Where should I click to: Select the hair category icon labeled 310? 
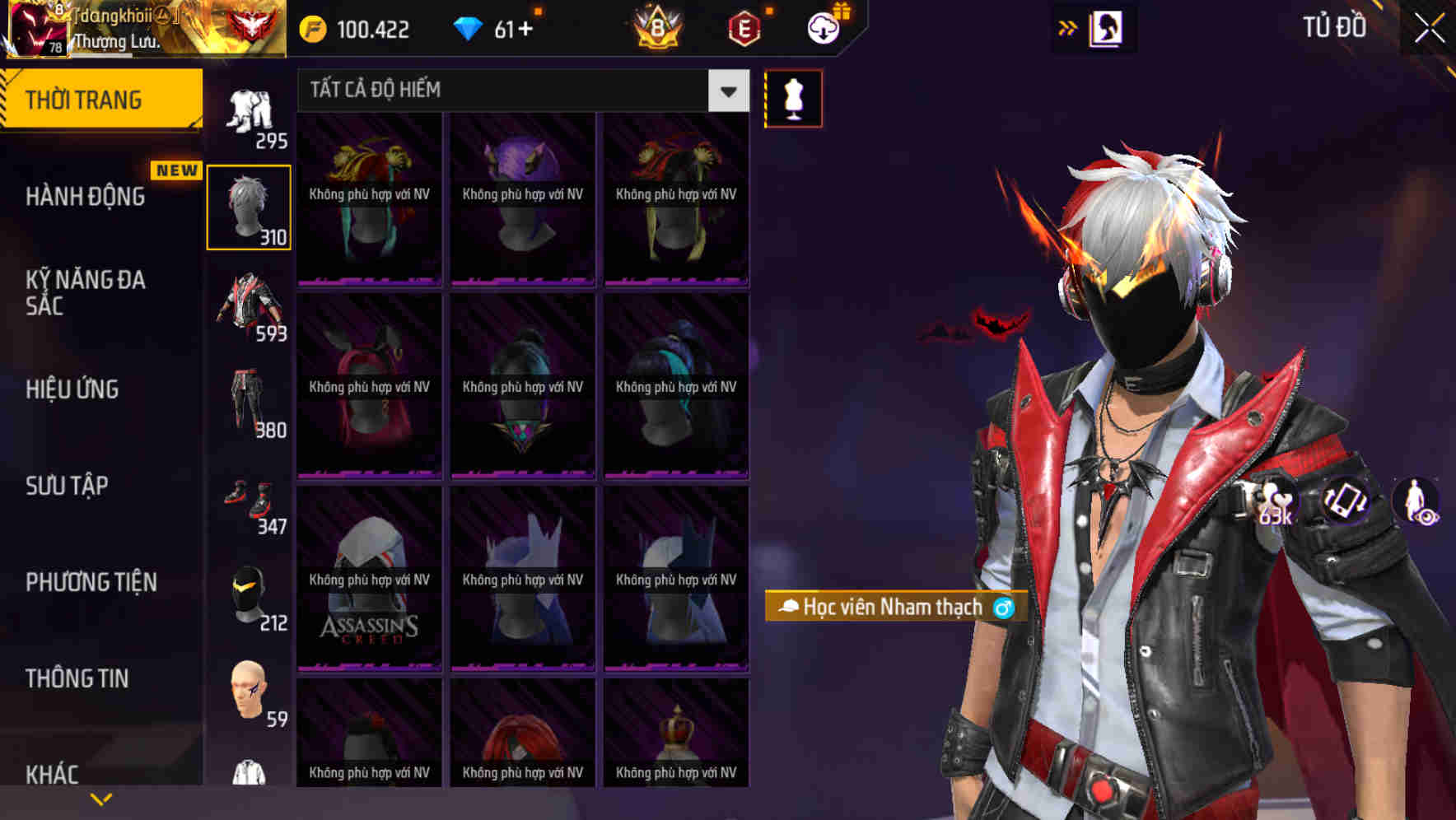249,204
